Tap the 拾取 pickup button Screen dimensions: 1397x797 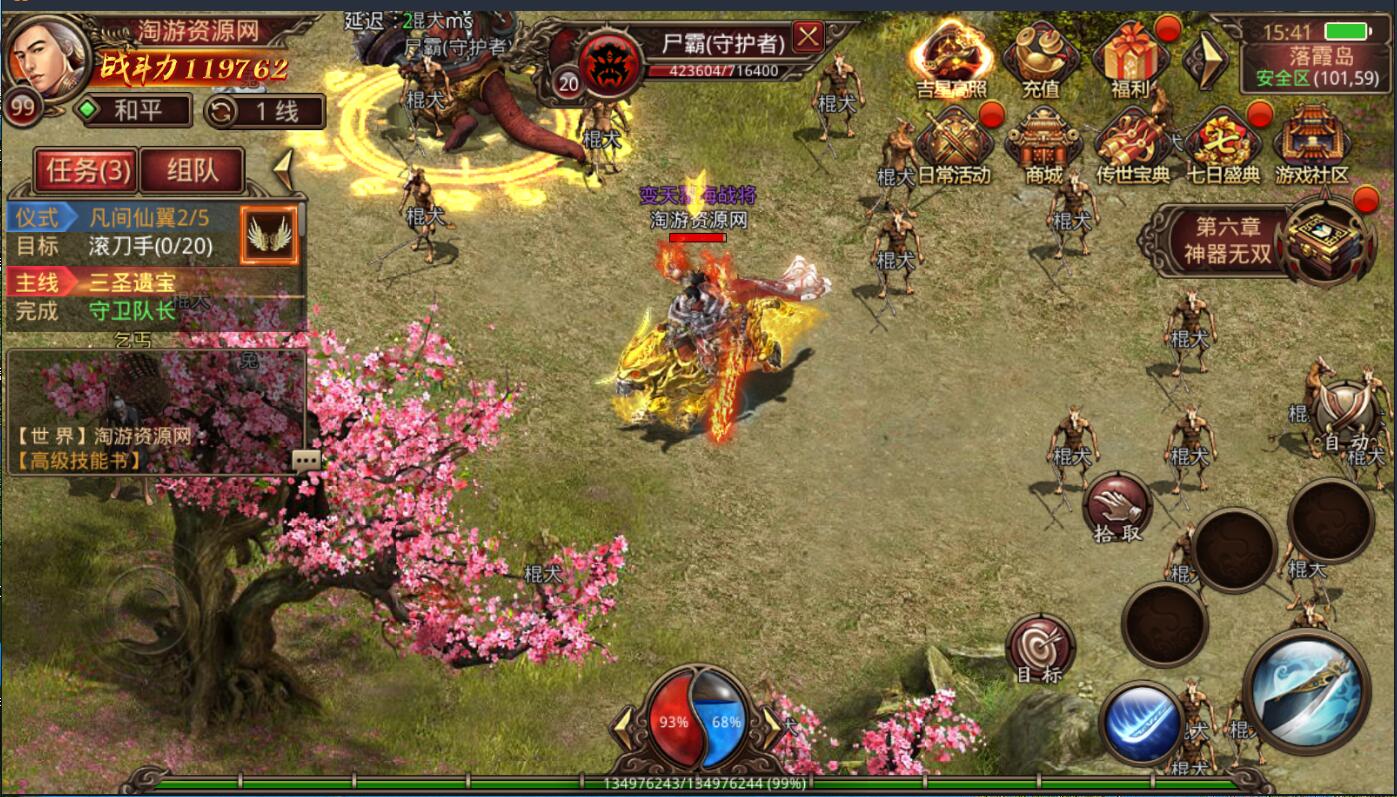pyautogui.click(x=1117, y=506)
